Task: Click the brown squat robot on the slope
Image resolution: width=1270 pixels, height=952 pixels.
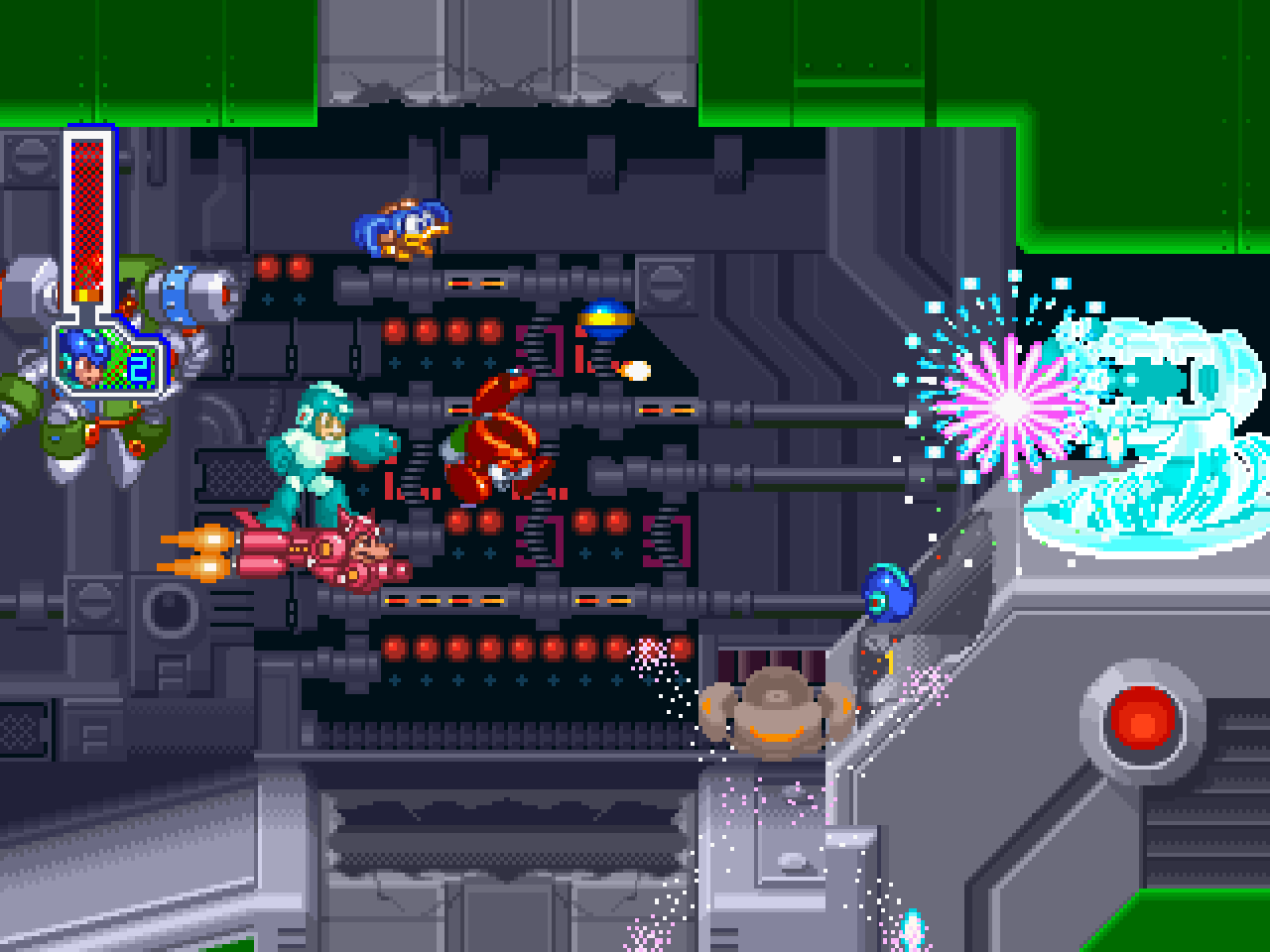Action: click(774, 714)
